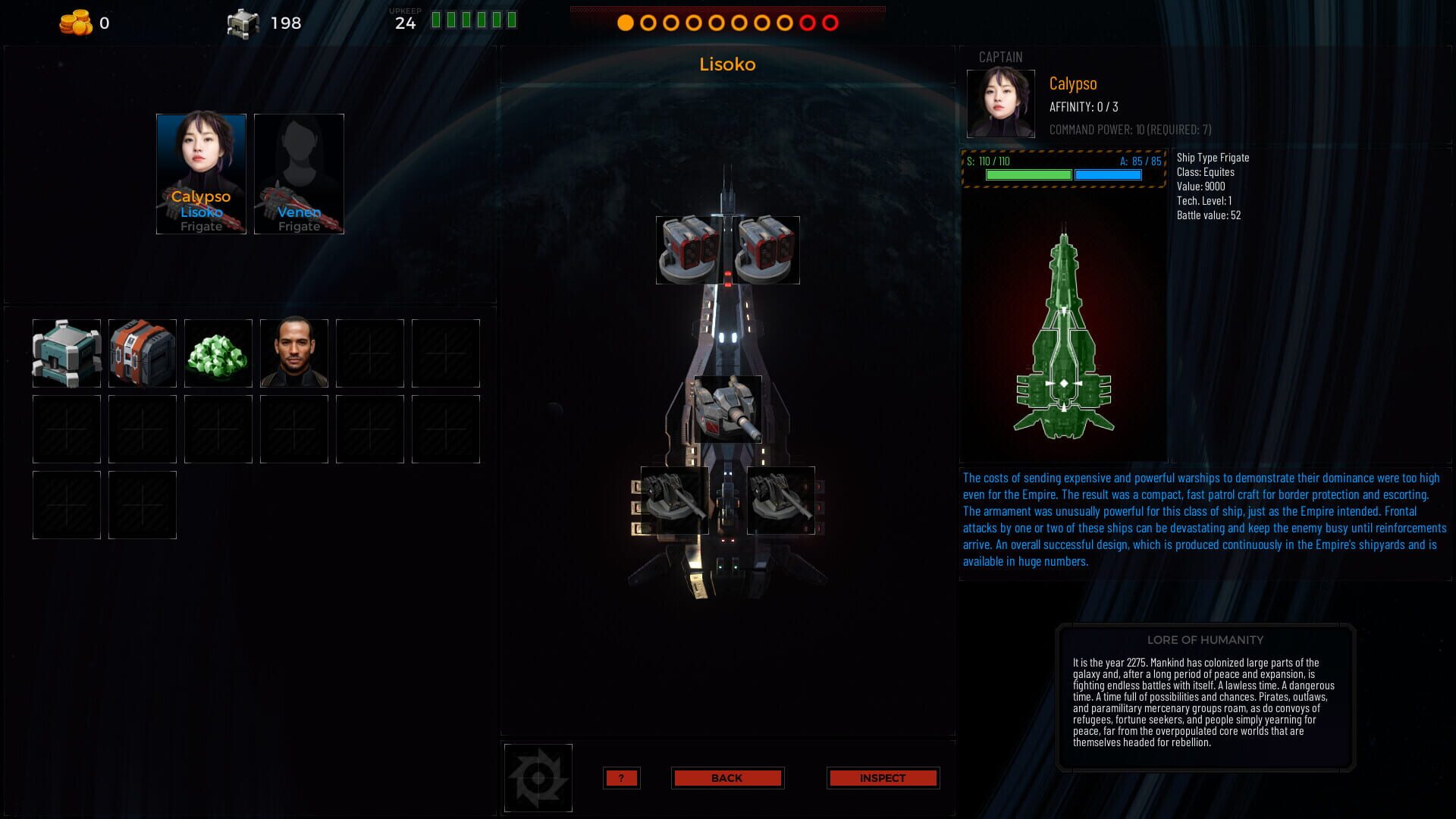Click the main cannon turret slot on the ship
Viewport: 1456px width, 819px height.
pos(726,409)
